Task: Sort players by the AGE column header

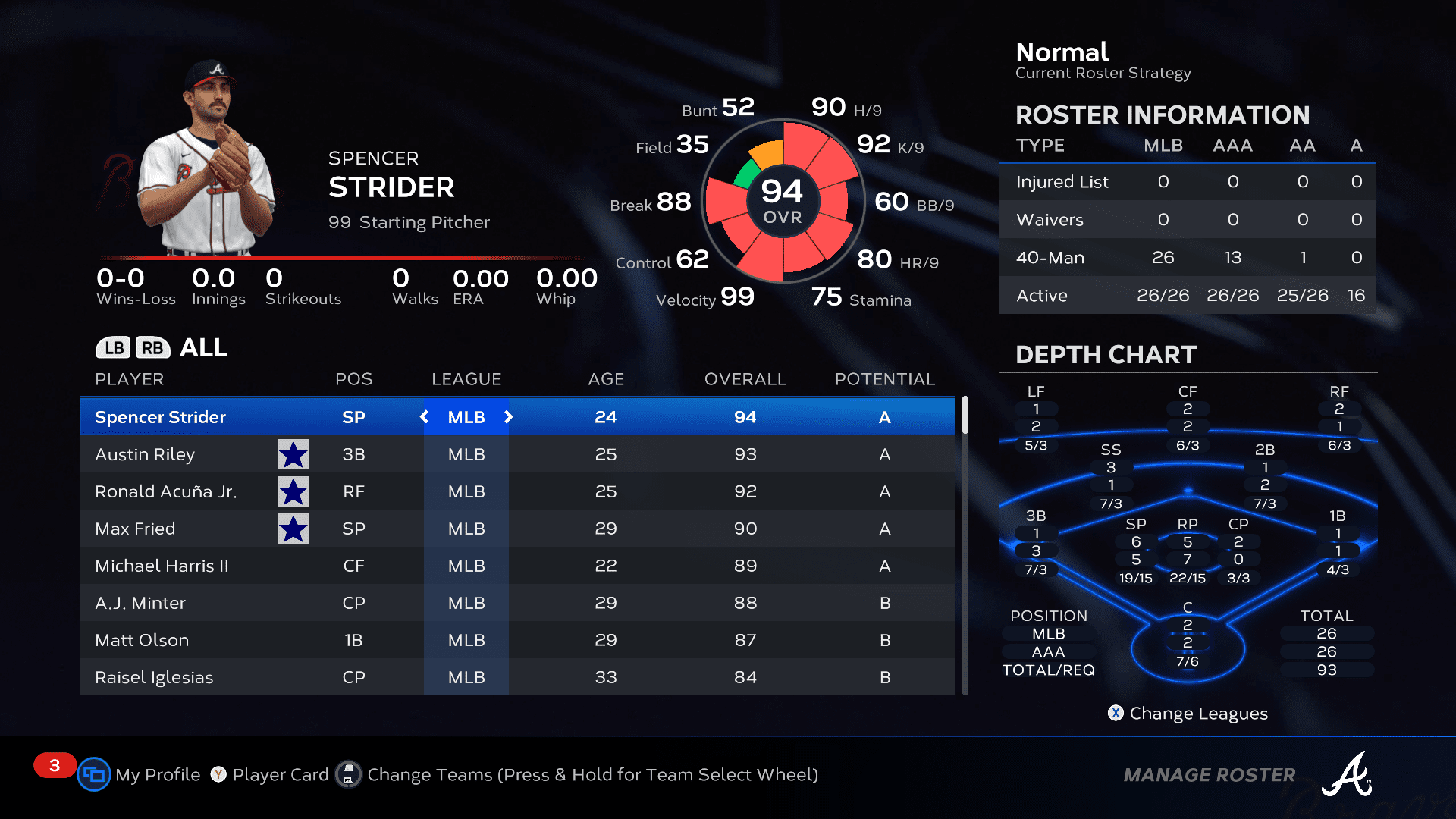Action: (x=606, y=379)
